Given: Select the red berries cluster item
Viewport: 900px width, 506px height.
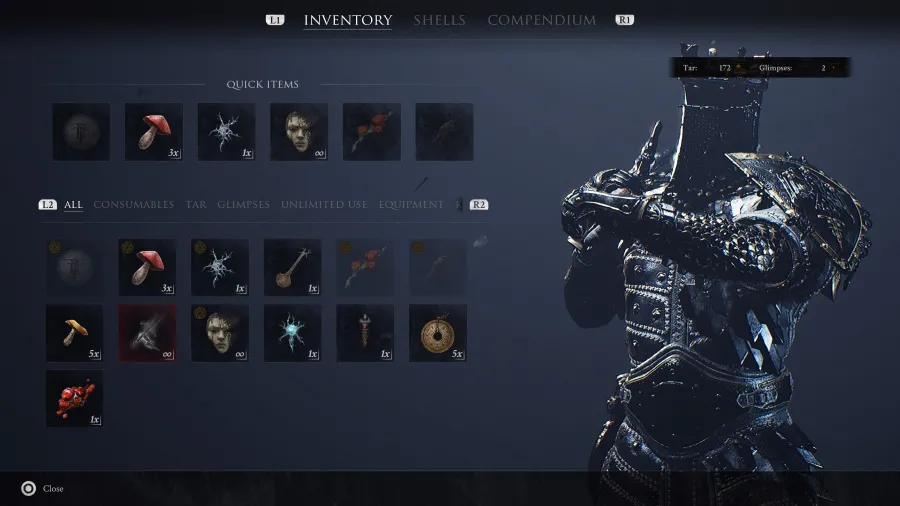Looking at the screenshot, I should click(x=74, y=398).
